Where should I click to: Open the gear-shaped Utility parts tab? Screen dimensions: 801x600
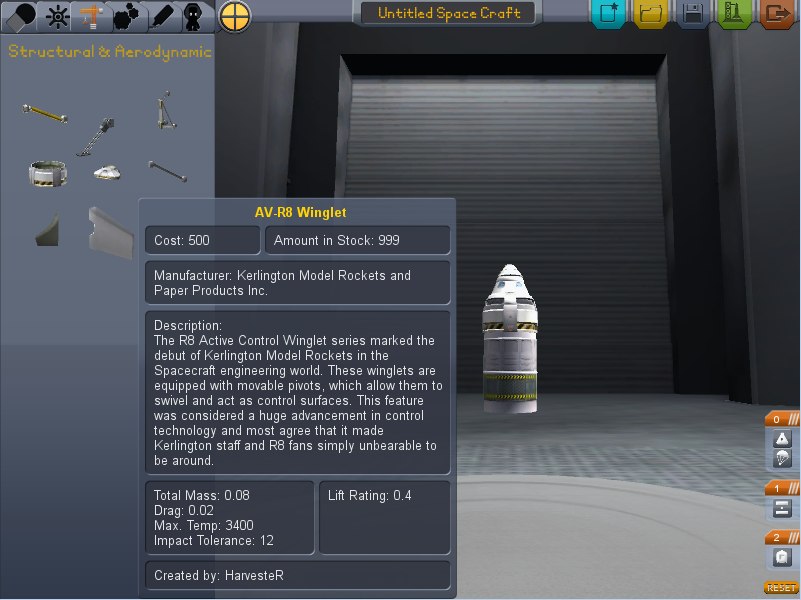click(x=126, y=16)
